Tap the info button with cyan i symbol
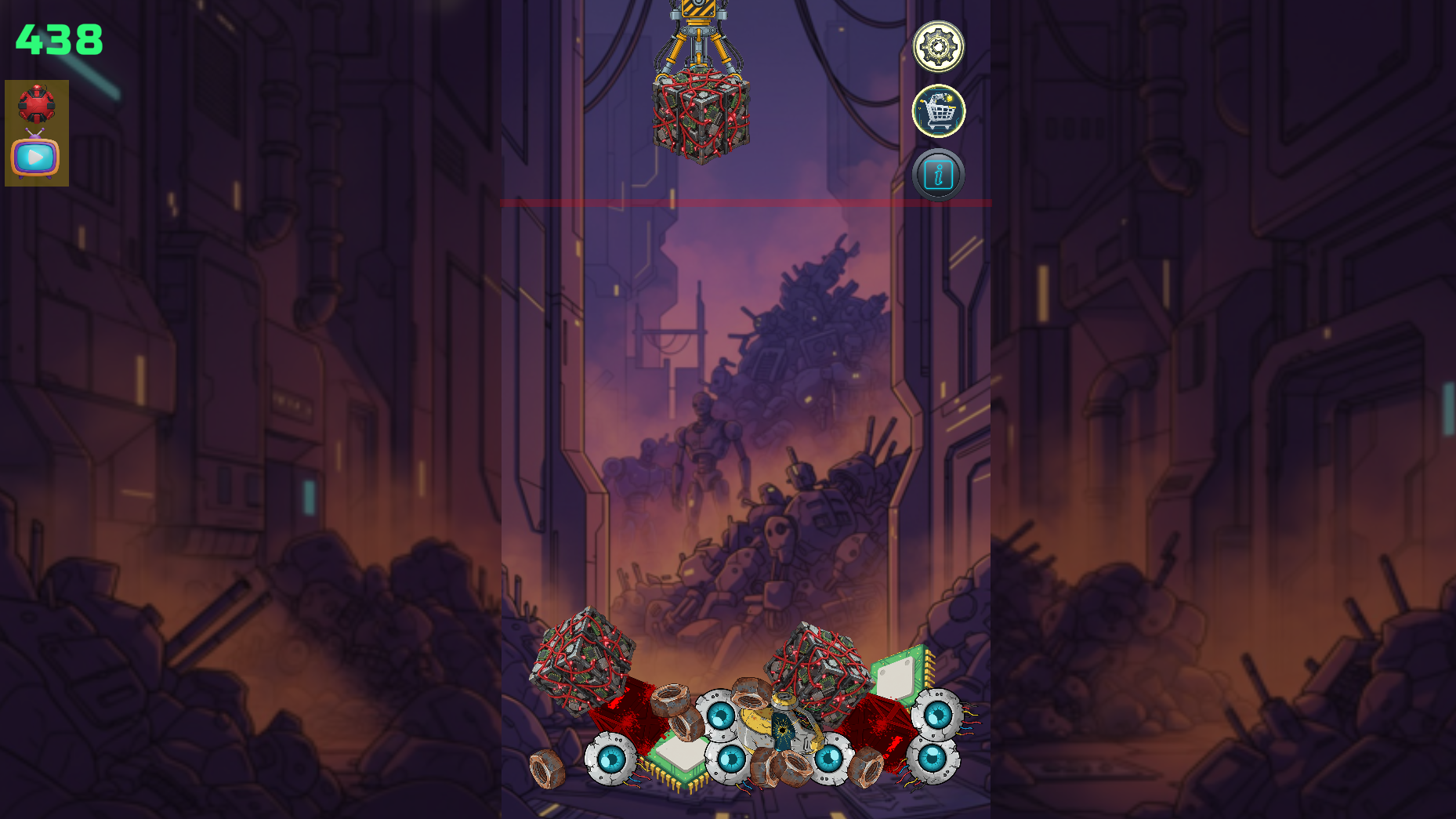1456x819 pixels. [x=938, y=175]
